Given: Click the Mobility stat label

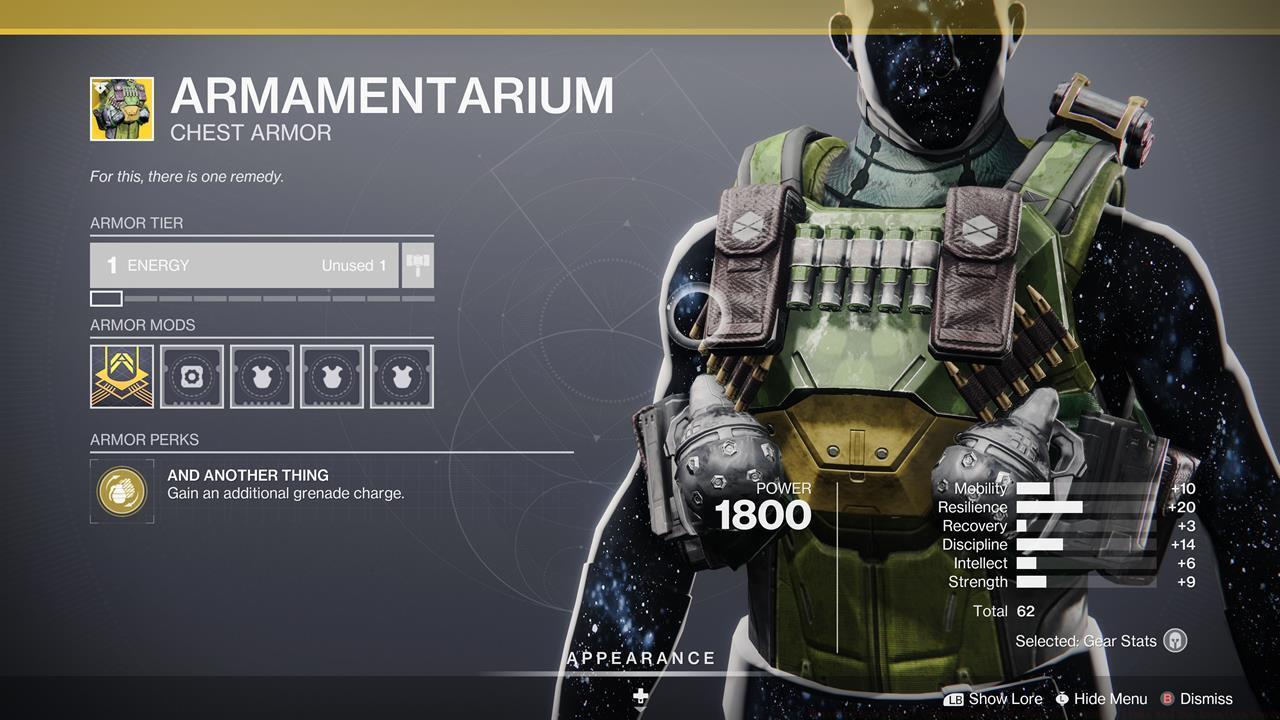Looking at the screenshot, I should (981, 489).
